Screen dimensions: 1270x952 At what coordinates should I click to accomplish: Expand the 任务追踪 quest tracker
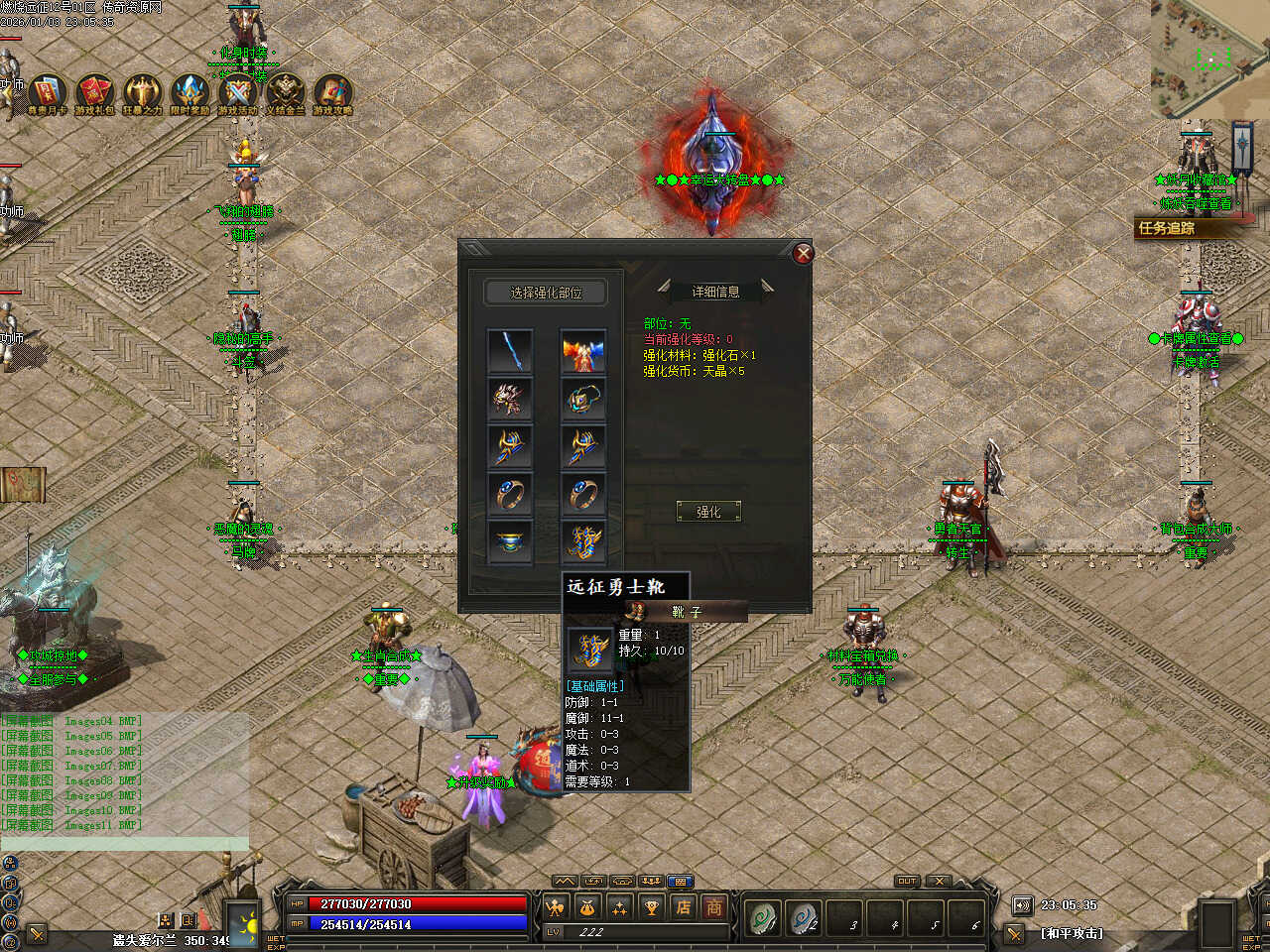pos(1181,228)
